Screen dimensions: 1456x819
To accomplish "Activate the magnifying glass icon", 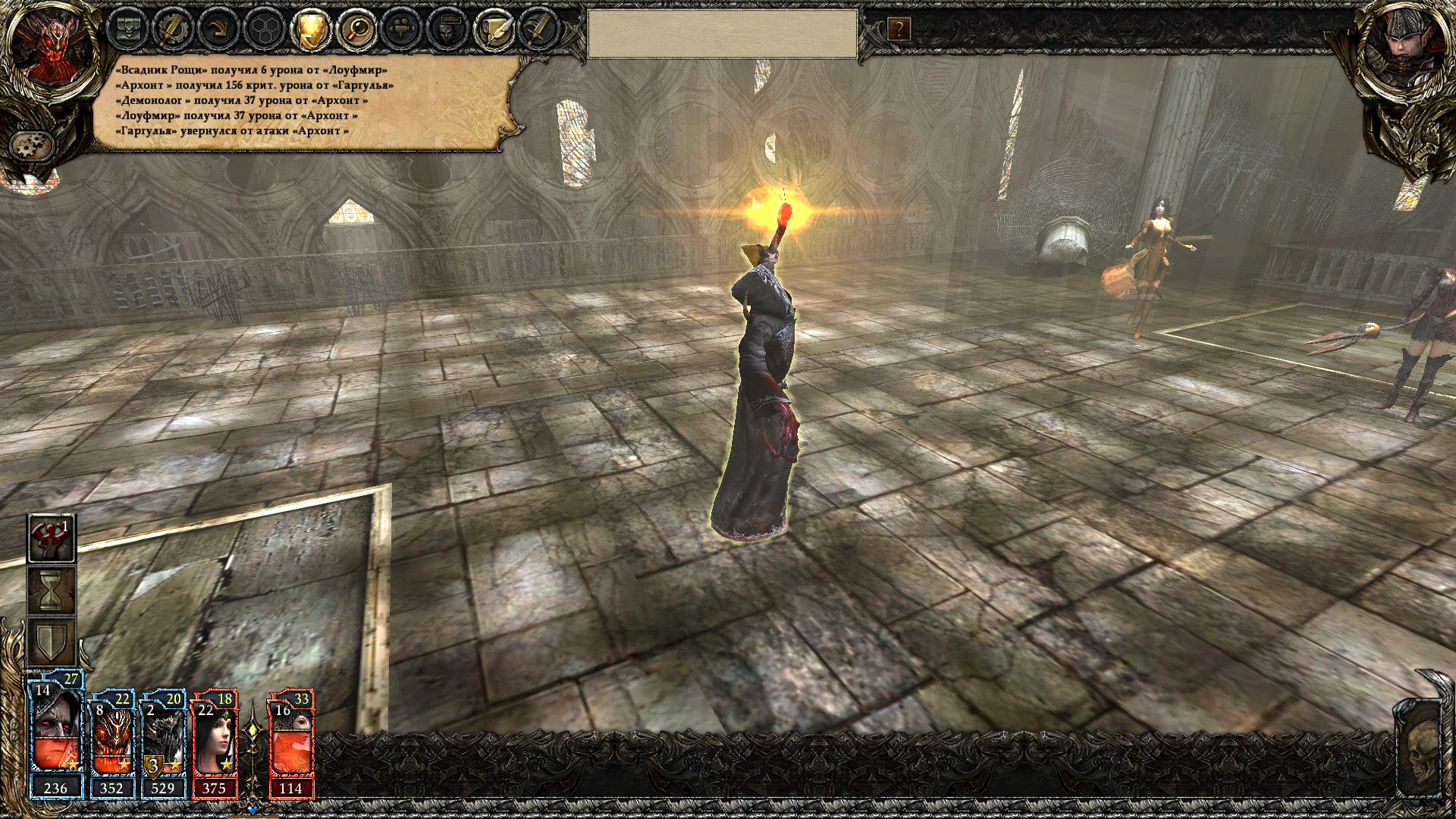I will pos(356,30).
